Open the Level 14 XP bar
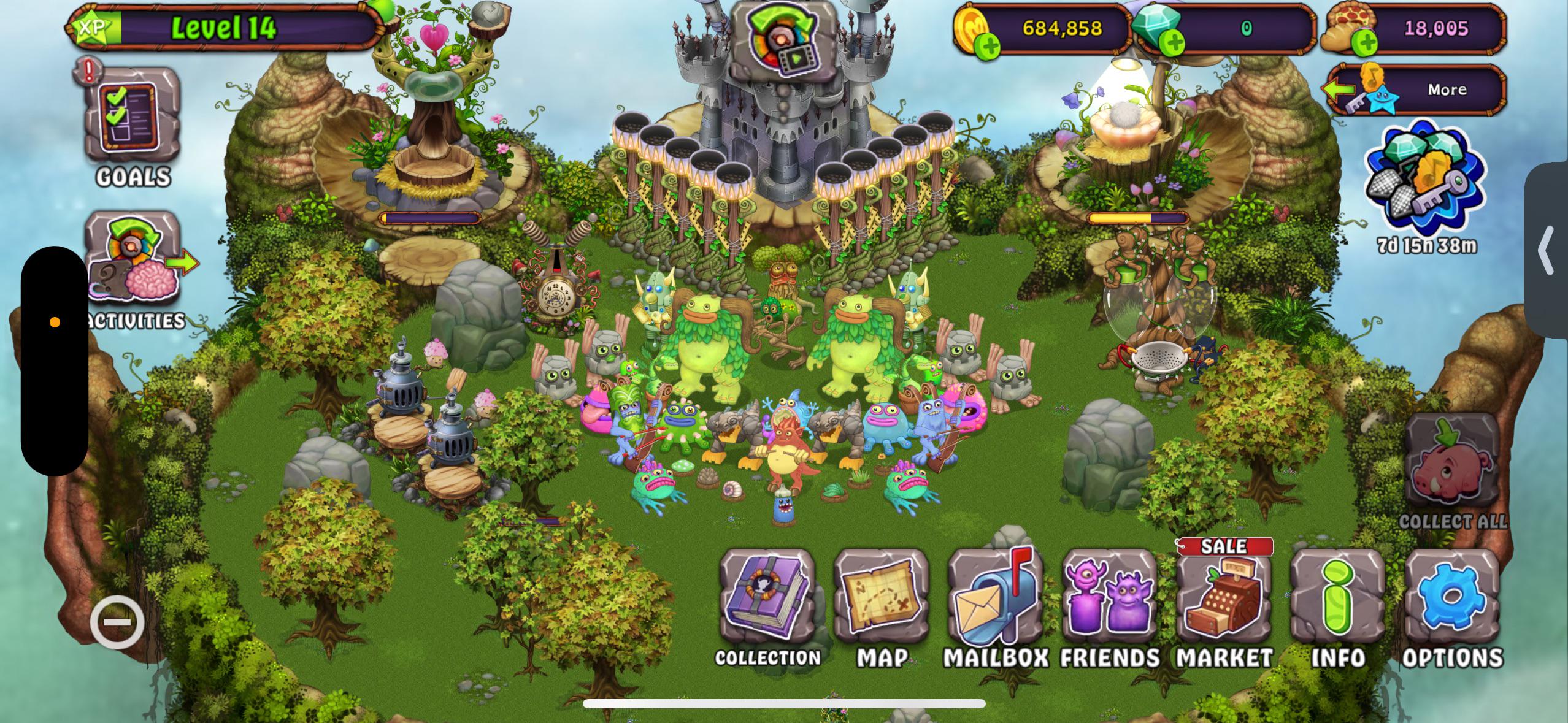The height and width of the screenshot is (723, 1568). [x=227, y=27]
